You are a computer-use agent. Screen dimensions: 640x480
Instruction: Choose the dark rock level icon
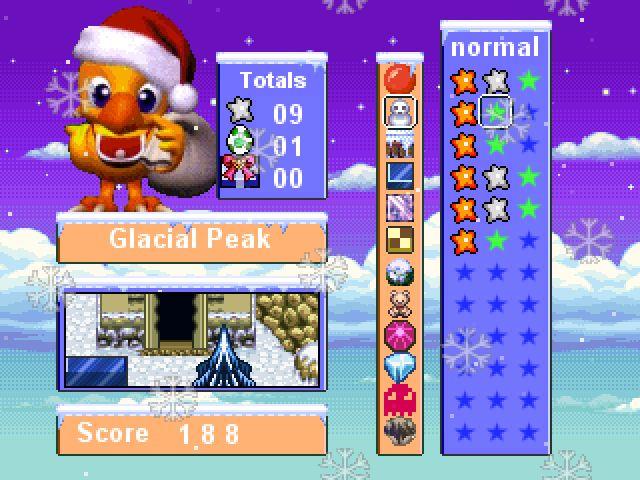pos(400,431)
